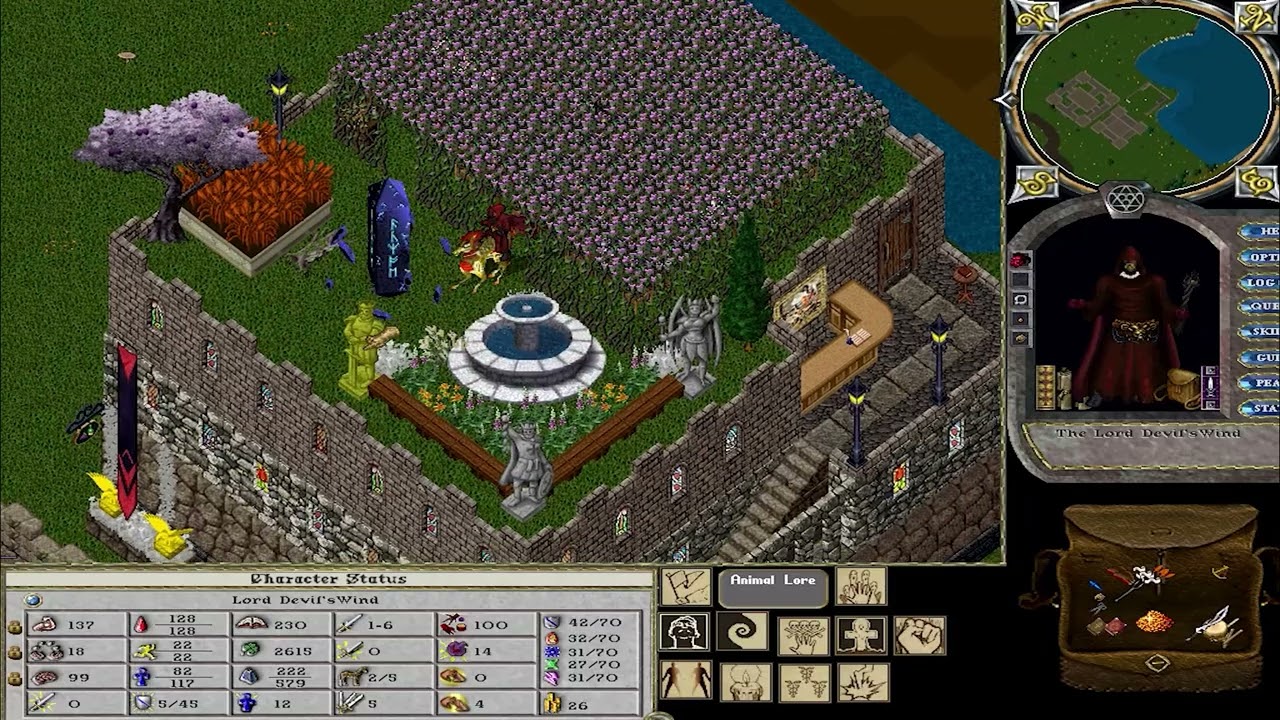Click the resurrection cross spell icon
The width and height of the screenshot is (1280, 720).
[x=861, y=635]
